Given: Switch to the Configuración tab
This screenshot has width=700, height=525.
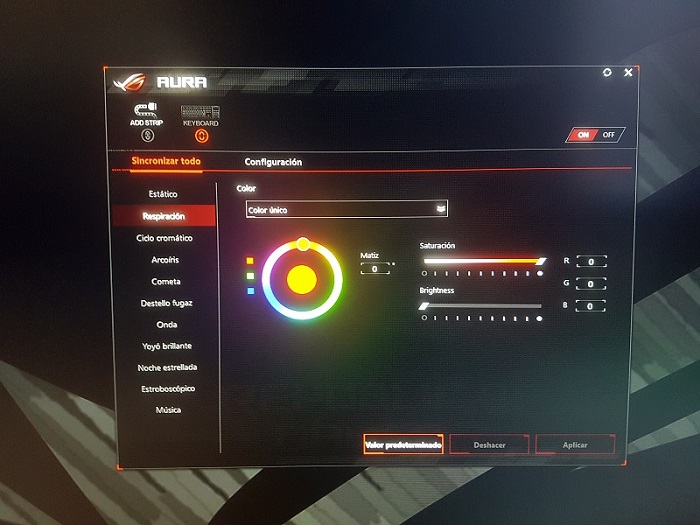Looking at the screenshot, I should point(273,162).
